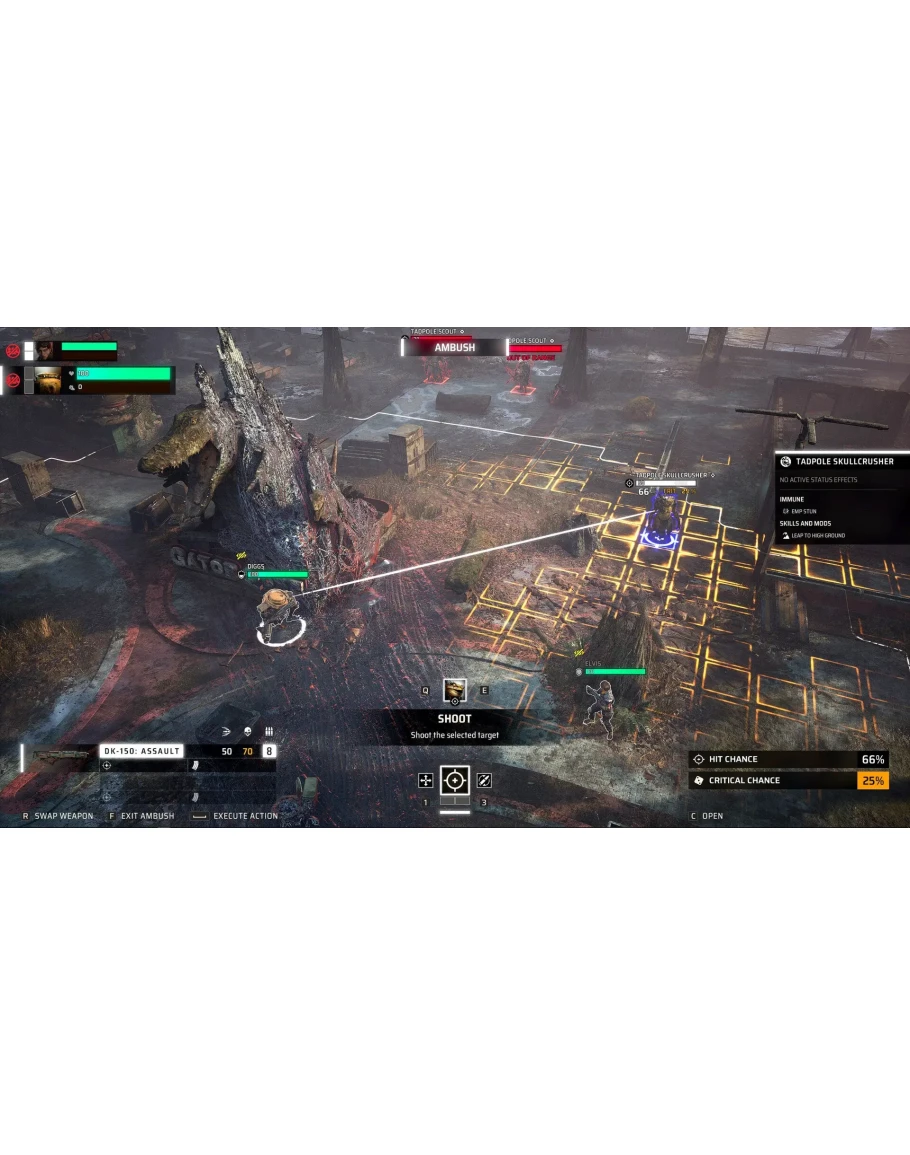
Task: Select the Shoot action crosshair icon
Action: pyautogui.click(x=455, y=780)
